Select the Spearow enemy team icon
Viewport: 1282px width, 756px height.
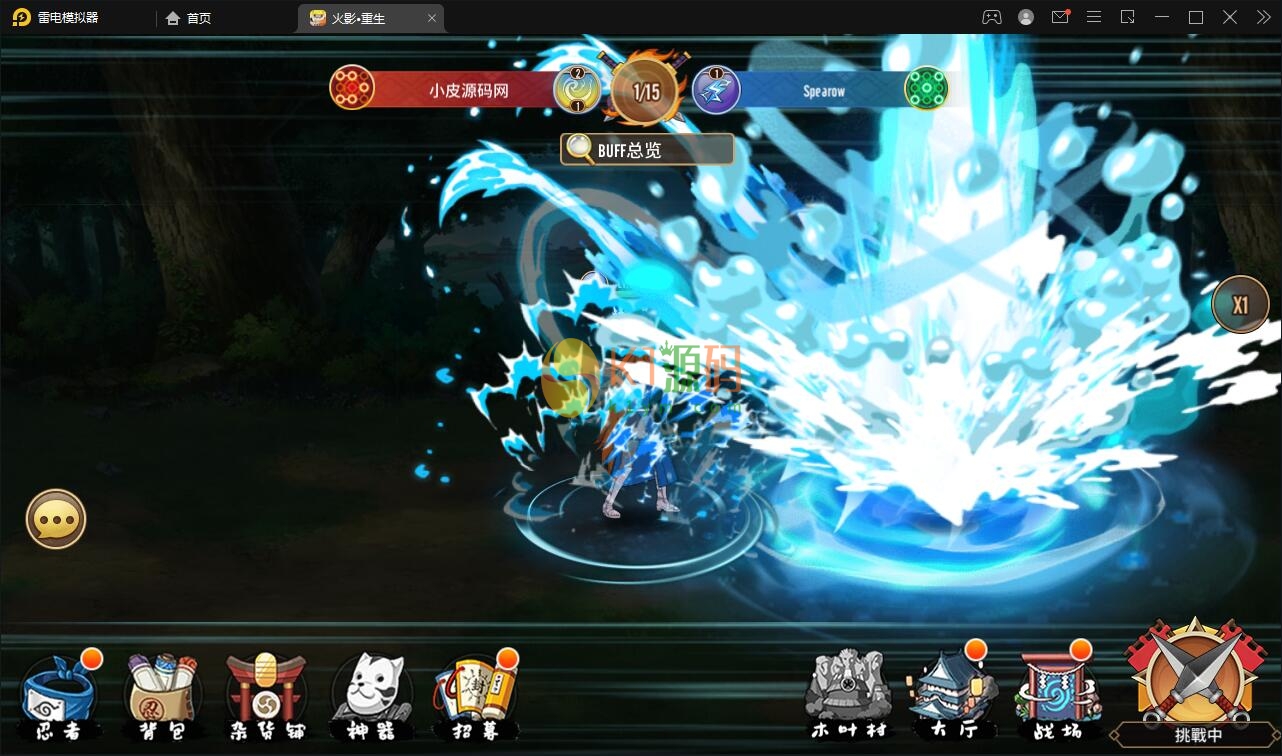[926, 89]
